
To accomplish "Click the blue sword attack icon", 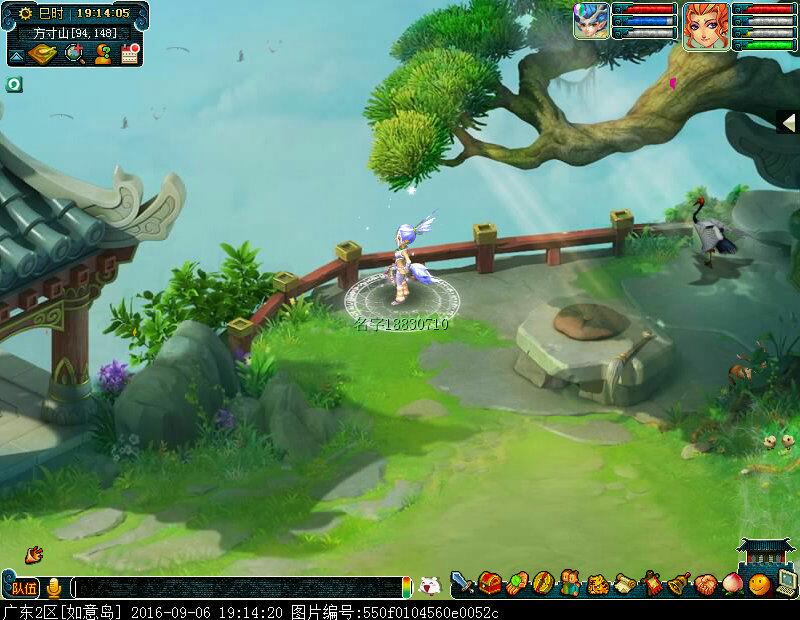I will [x=462, y=583].
